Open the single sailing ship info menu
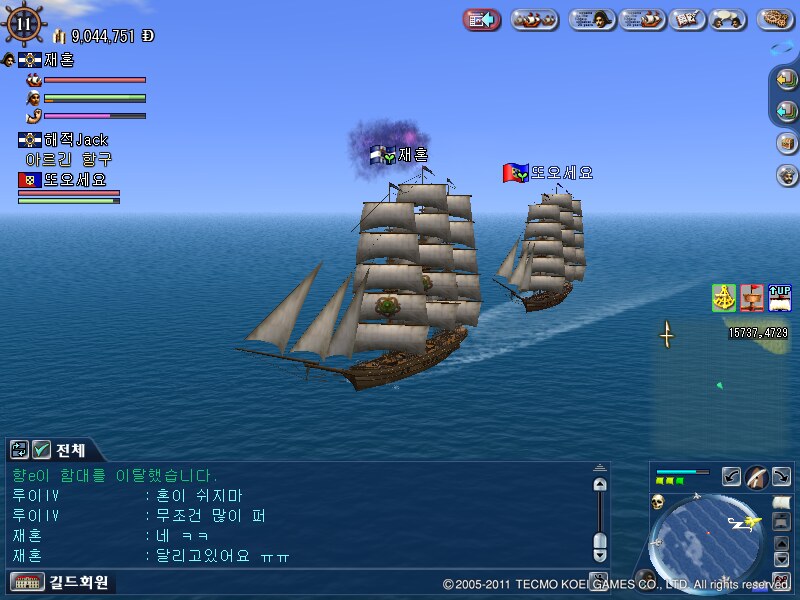The height and width of the screenshot is (600, 800). pos(642,19)
